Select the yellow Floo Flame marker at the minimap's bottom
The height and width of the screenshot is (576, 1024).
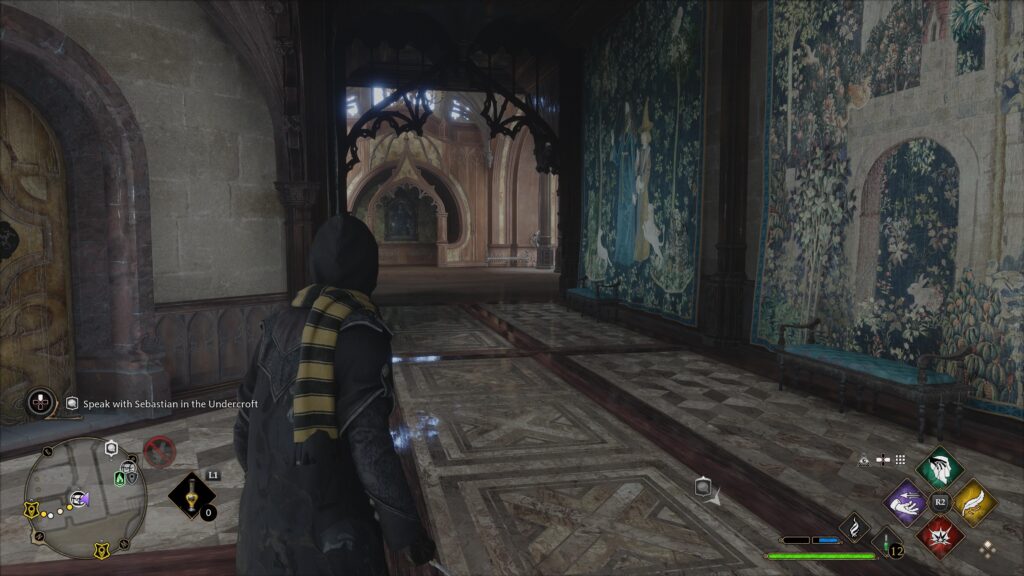tap(101, 550)
